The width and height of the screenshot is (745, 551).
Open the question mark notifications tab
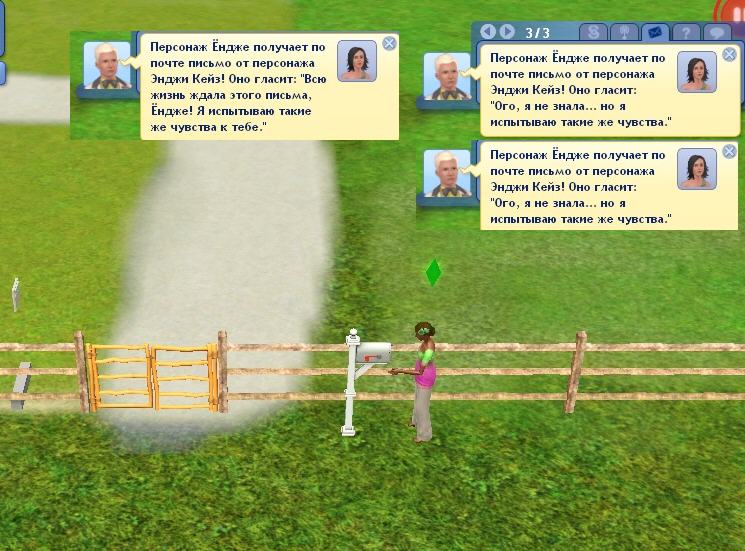click(x=685, y=32)
